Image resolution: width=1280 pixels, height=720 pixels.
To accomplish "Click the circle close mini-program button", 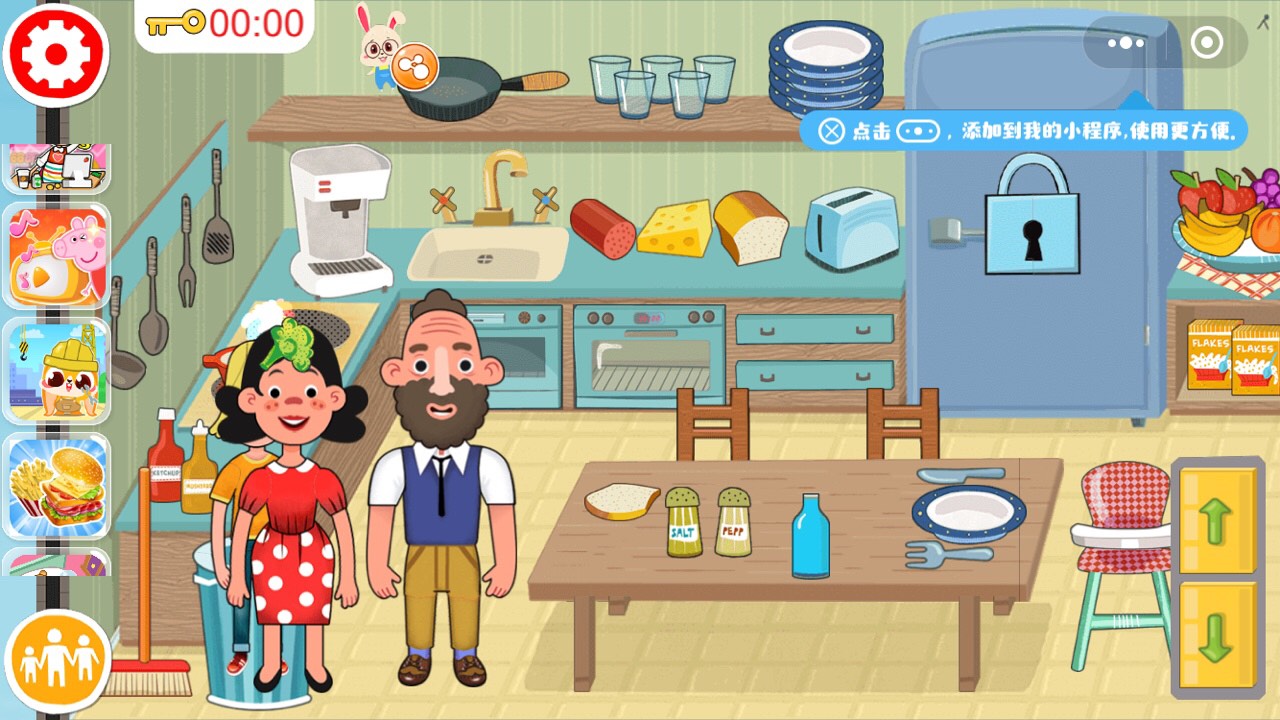I will [1207, 43].
